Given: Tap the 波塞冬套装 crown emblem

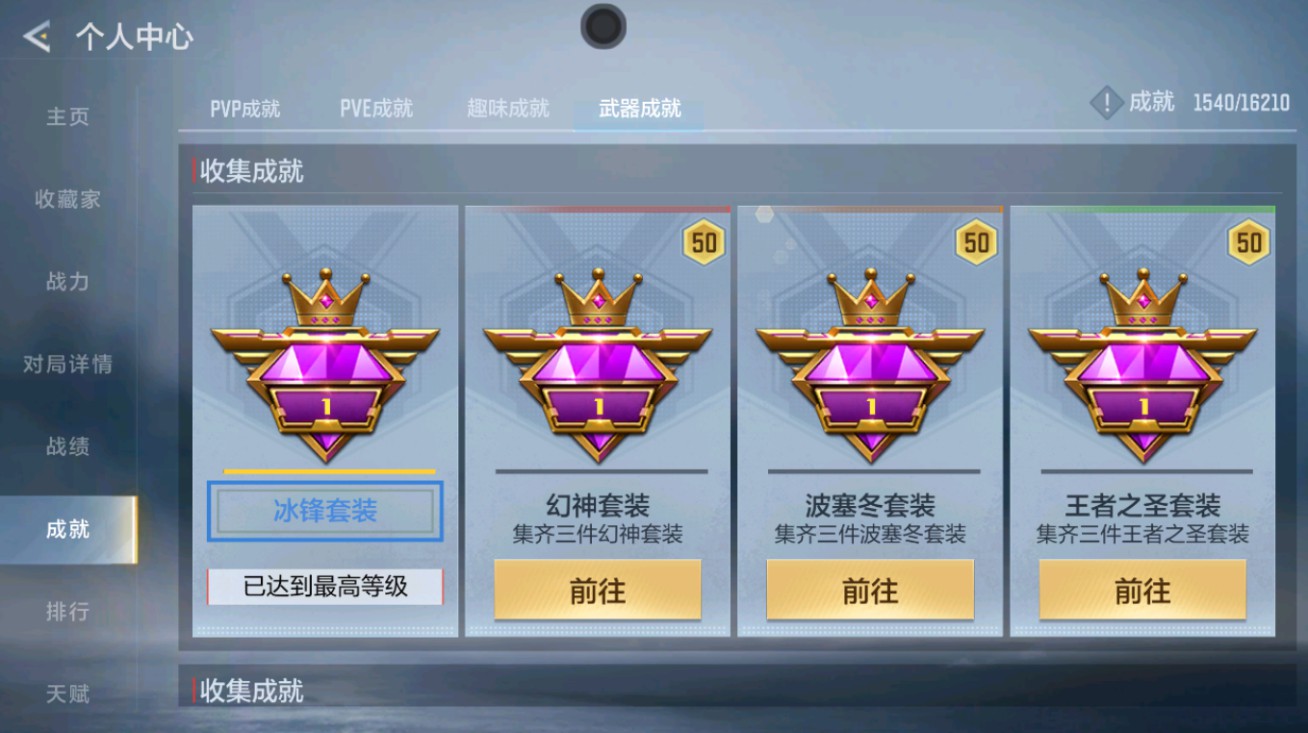Looking at the screenshot, I should coord(869,365).
